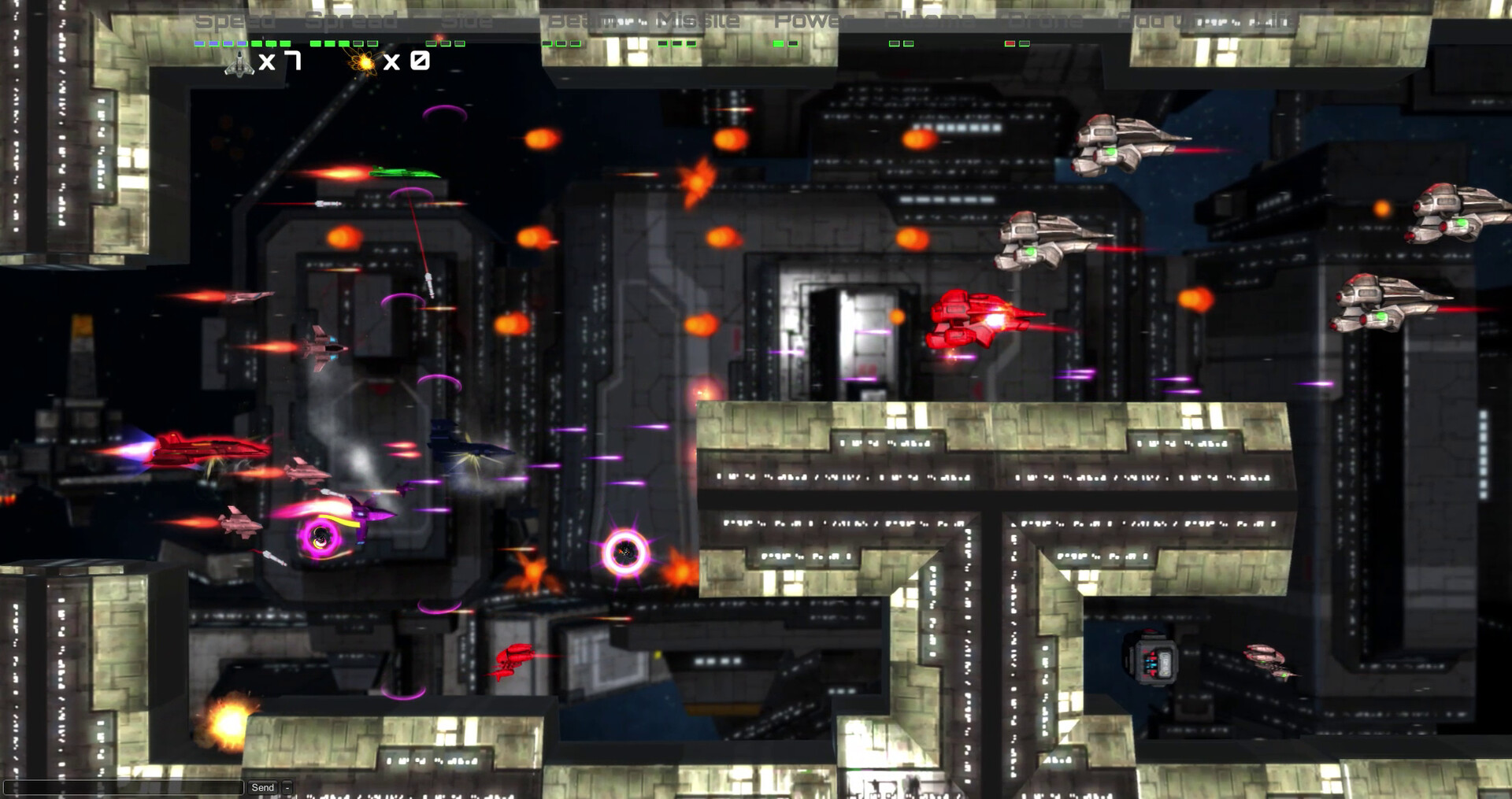
Task: Click the green bar segment under Missile
Action: 677,45
